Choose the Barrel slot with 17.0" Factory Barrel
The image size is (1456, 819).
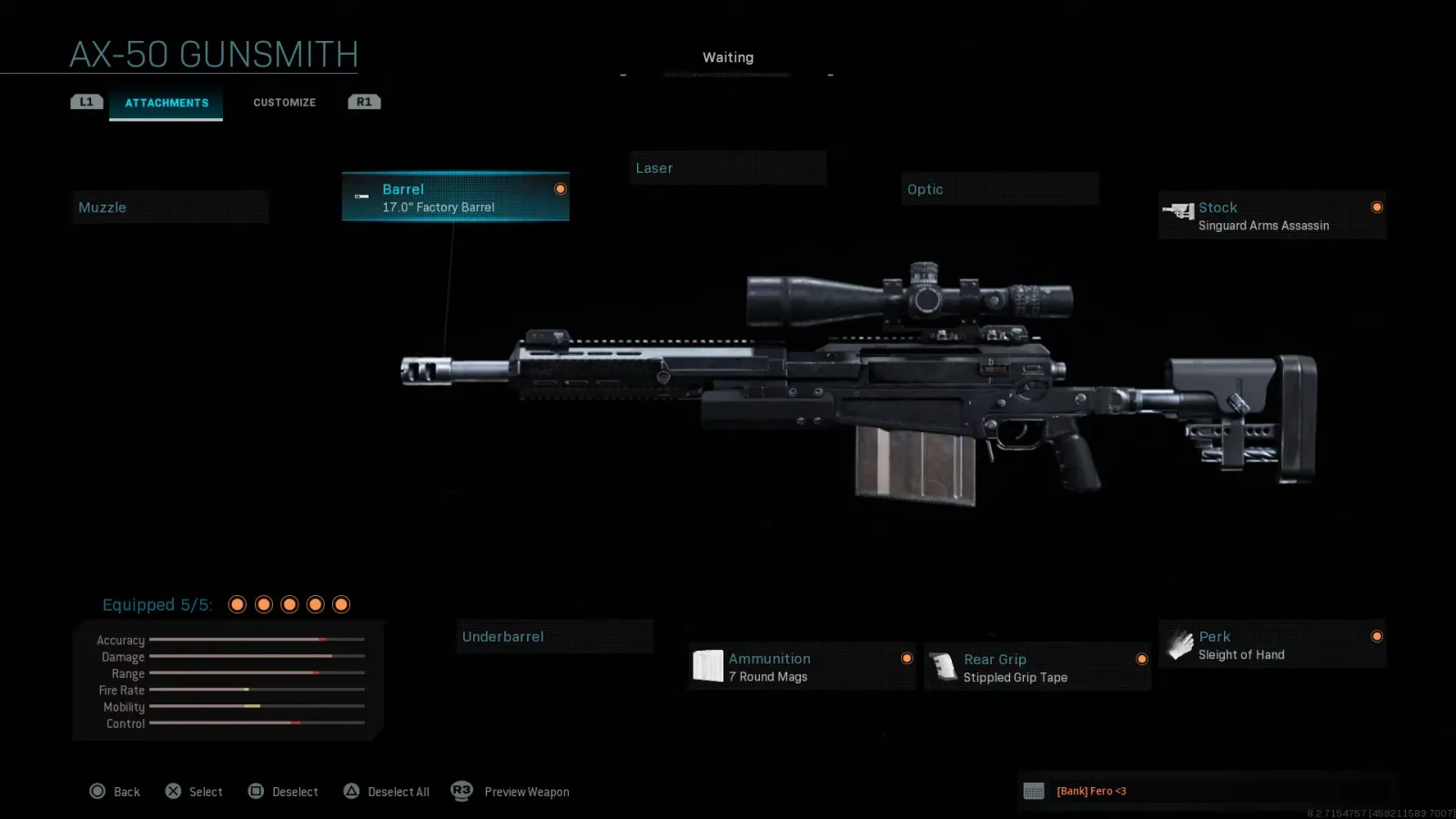click(455, 197)
